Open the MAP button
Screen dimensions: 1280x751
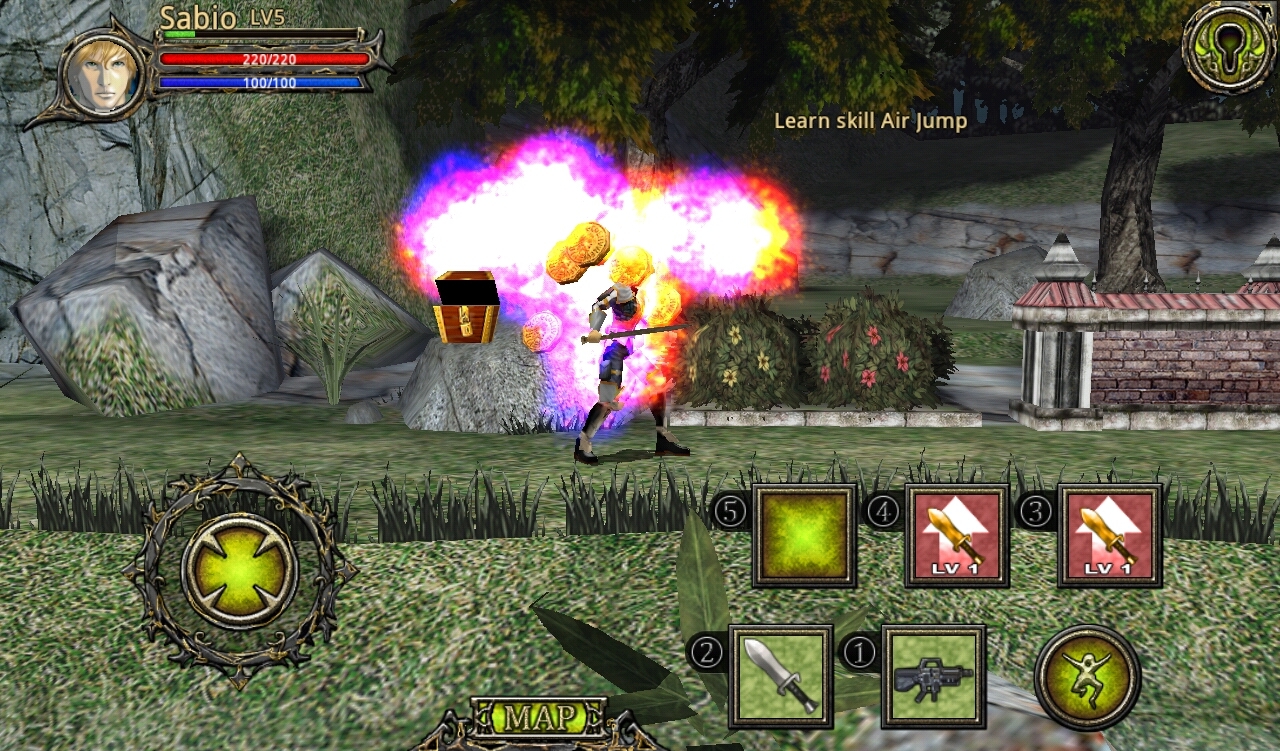539,718
